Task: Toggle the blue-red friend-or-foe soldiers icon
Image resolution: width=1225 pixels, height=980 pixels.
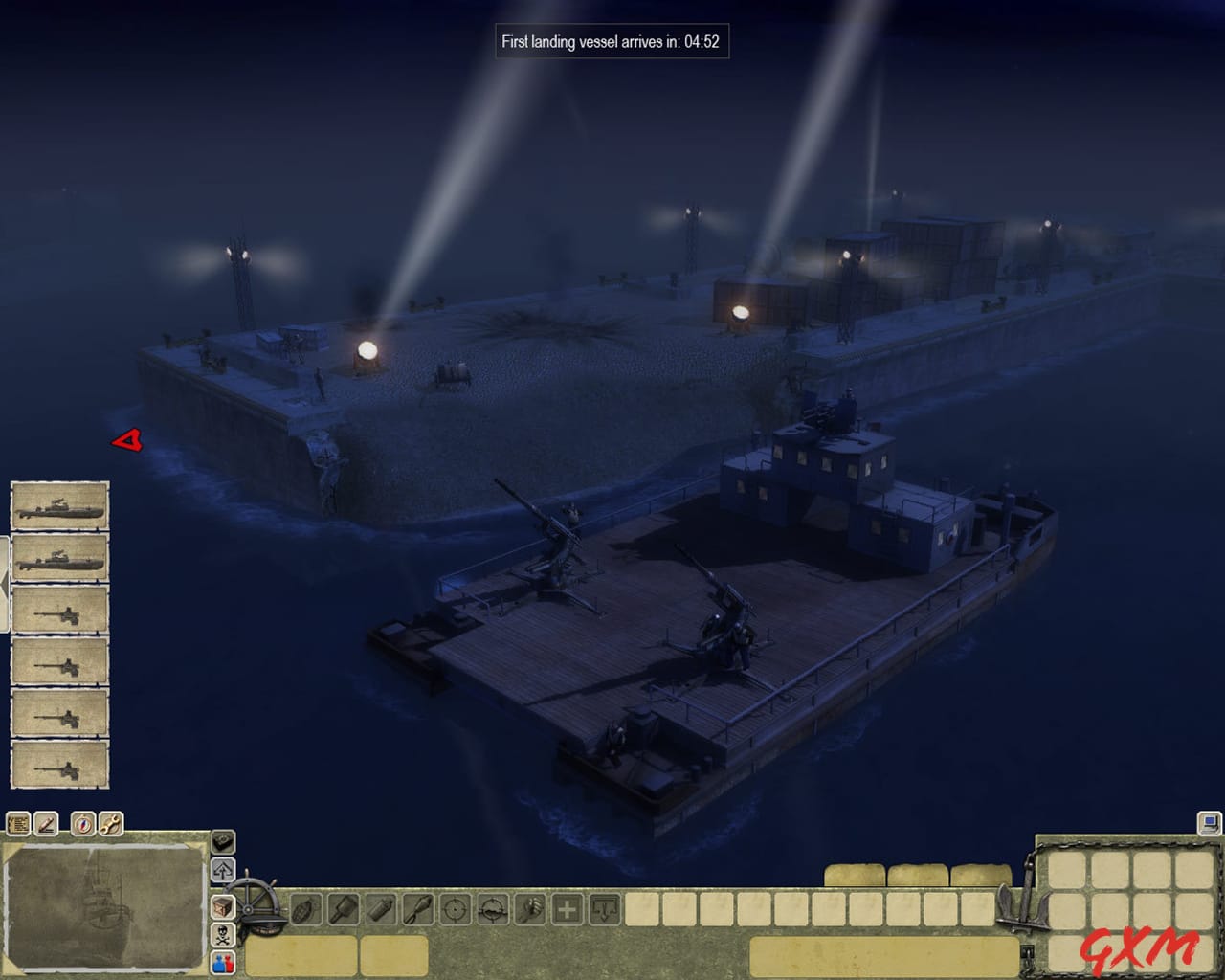Action: click(222, 964)
